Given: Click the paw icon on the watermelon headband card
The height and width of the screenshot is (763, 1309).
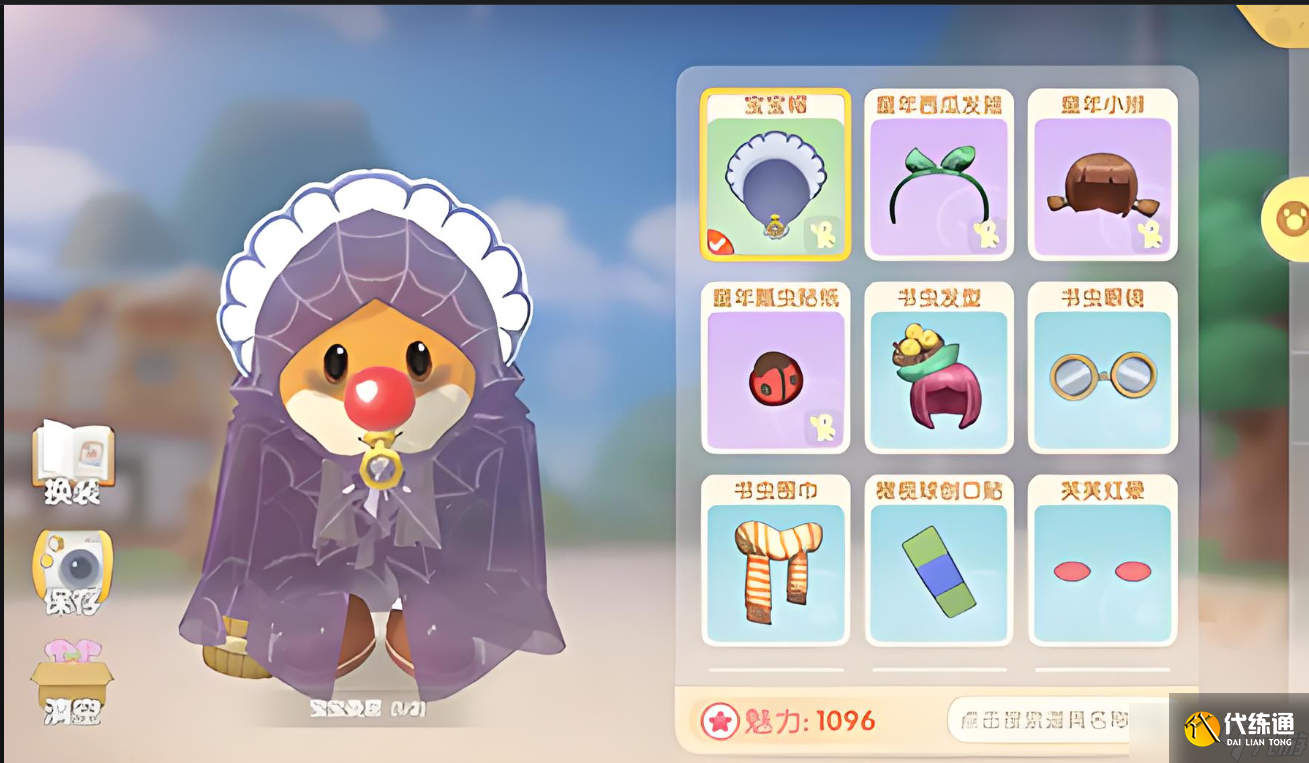Looking at the screenshot, I should (x=987, y=236).
